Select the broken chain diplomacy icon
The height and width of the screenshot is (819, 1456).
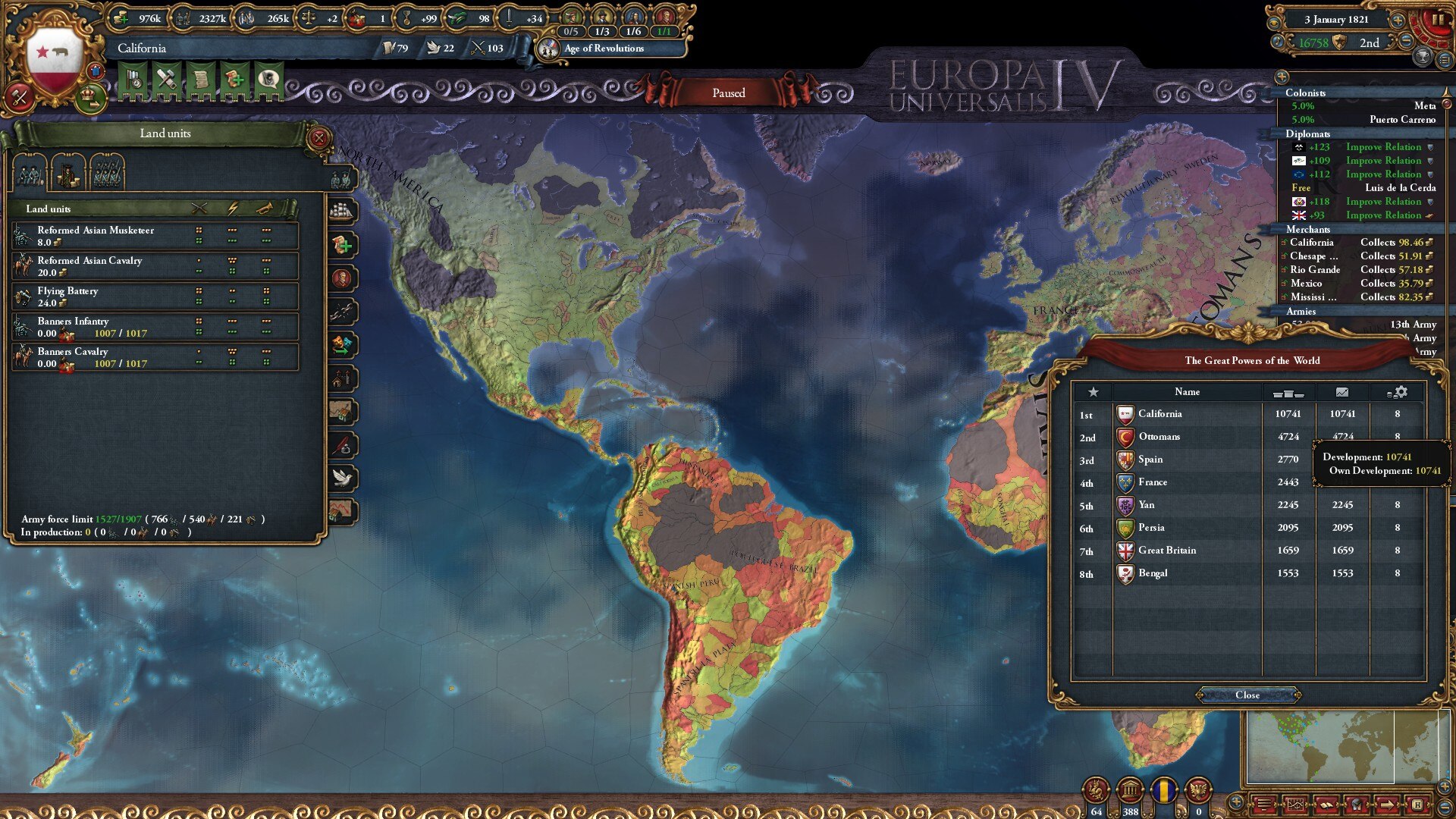click(x=343, y=312)
